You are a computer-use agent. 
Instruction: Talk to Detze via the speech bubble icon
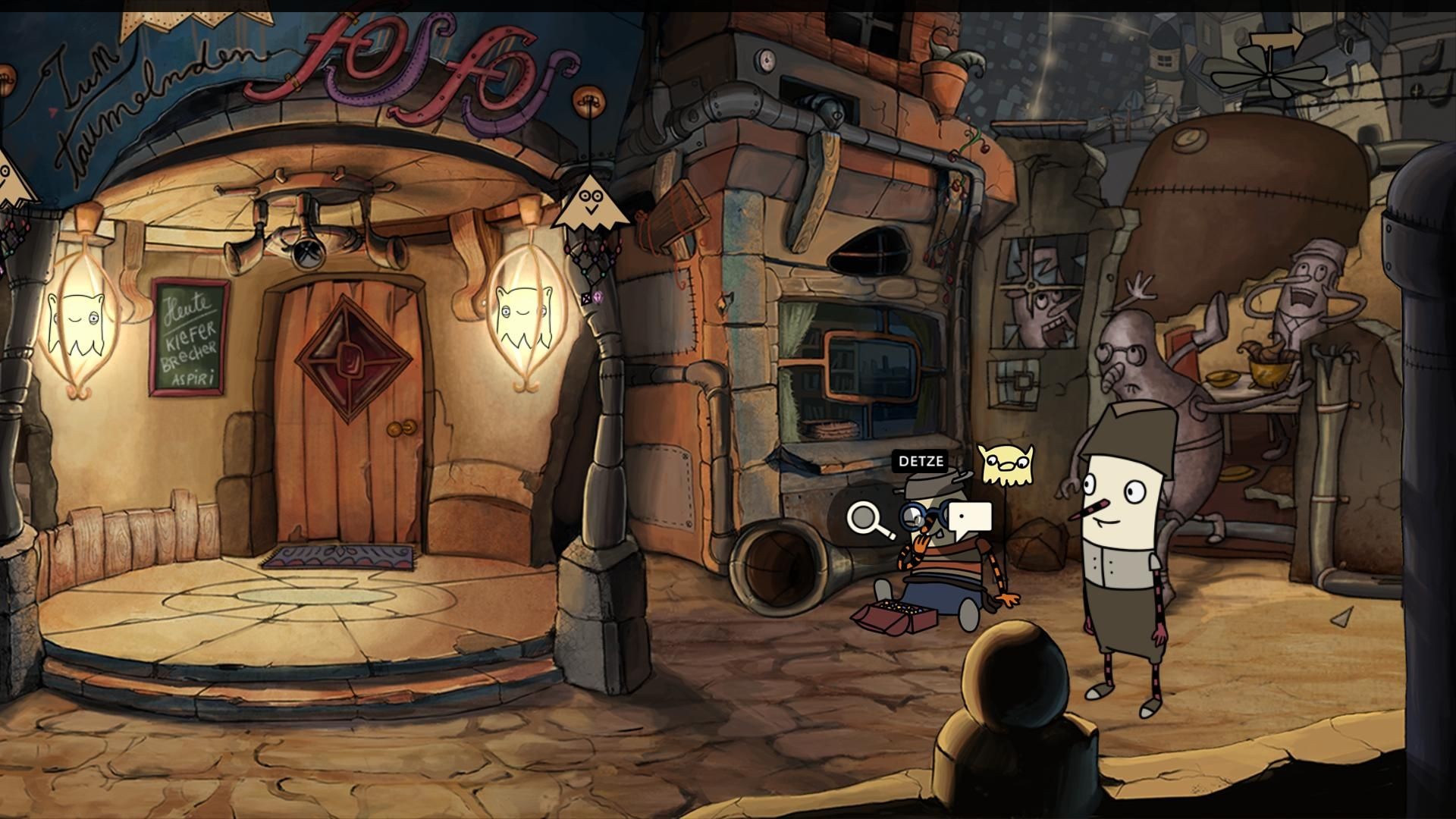tap(970, 519)
